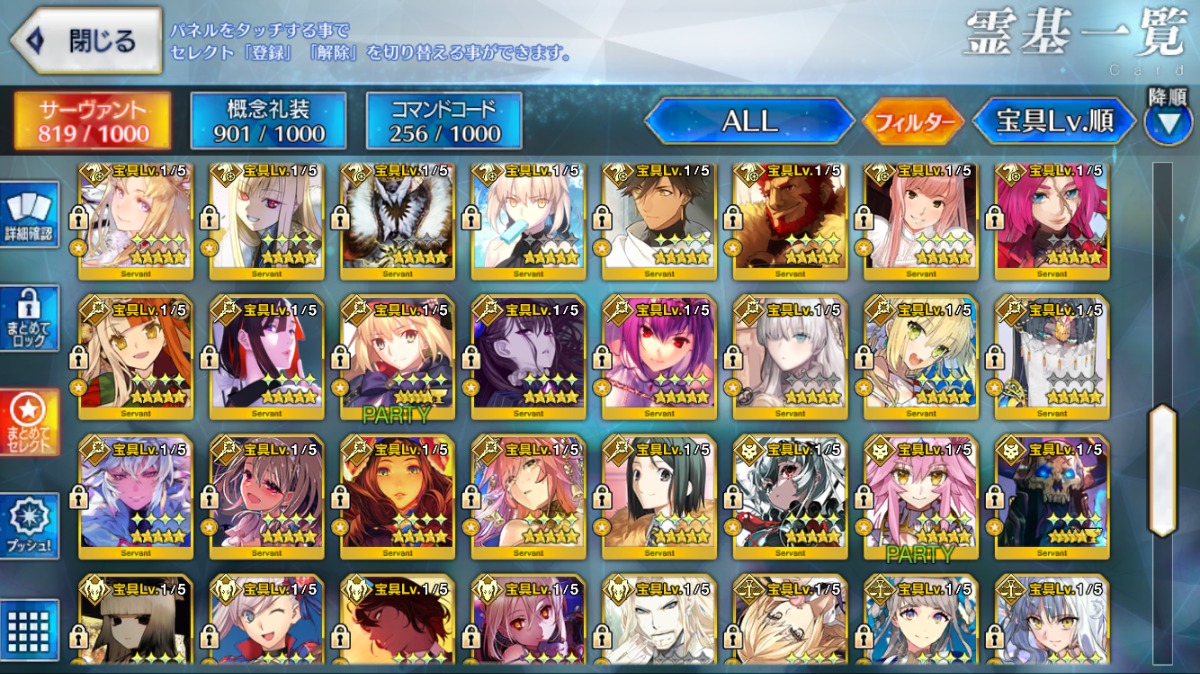Viewport: 1200px width, 674px height.
Task: Tap the まとめてロック bulk lock button
Action: [x=31, y=318]
